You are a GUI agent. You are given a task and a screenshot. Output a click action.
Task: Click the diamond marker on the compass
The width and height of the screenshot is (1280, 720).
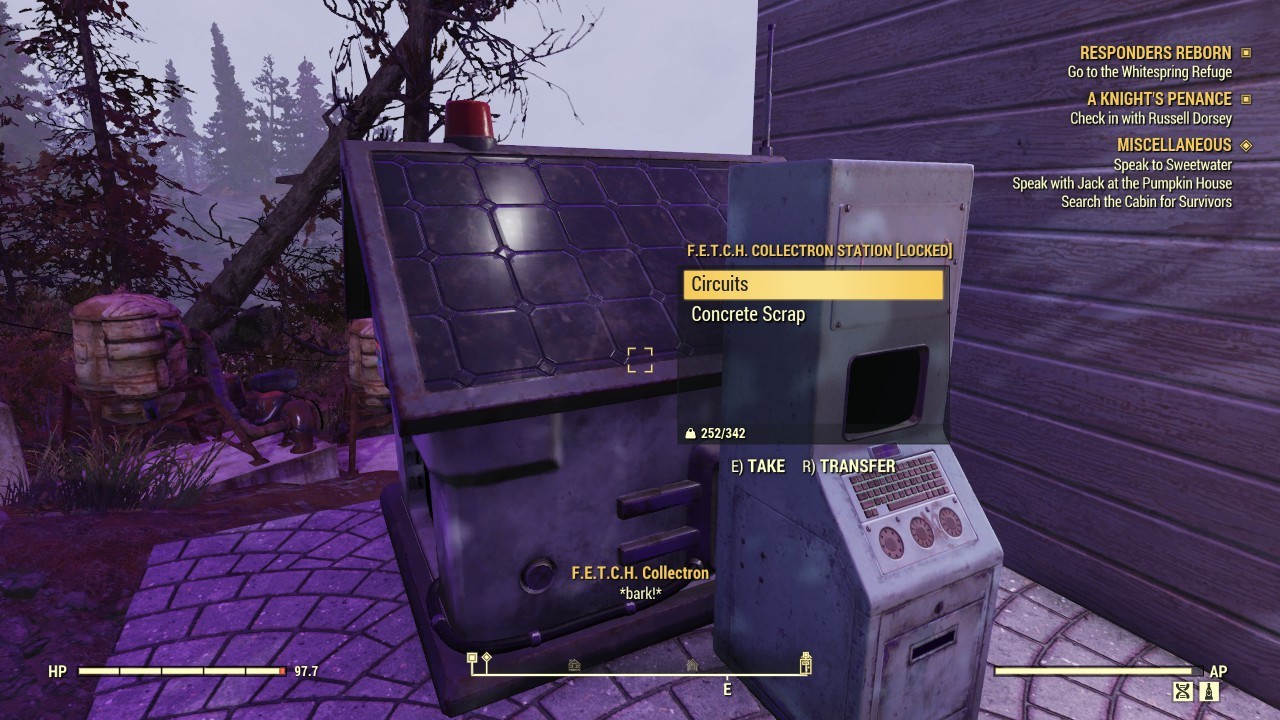click(x=488, y=659)
